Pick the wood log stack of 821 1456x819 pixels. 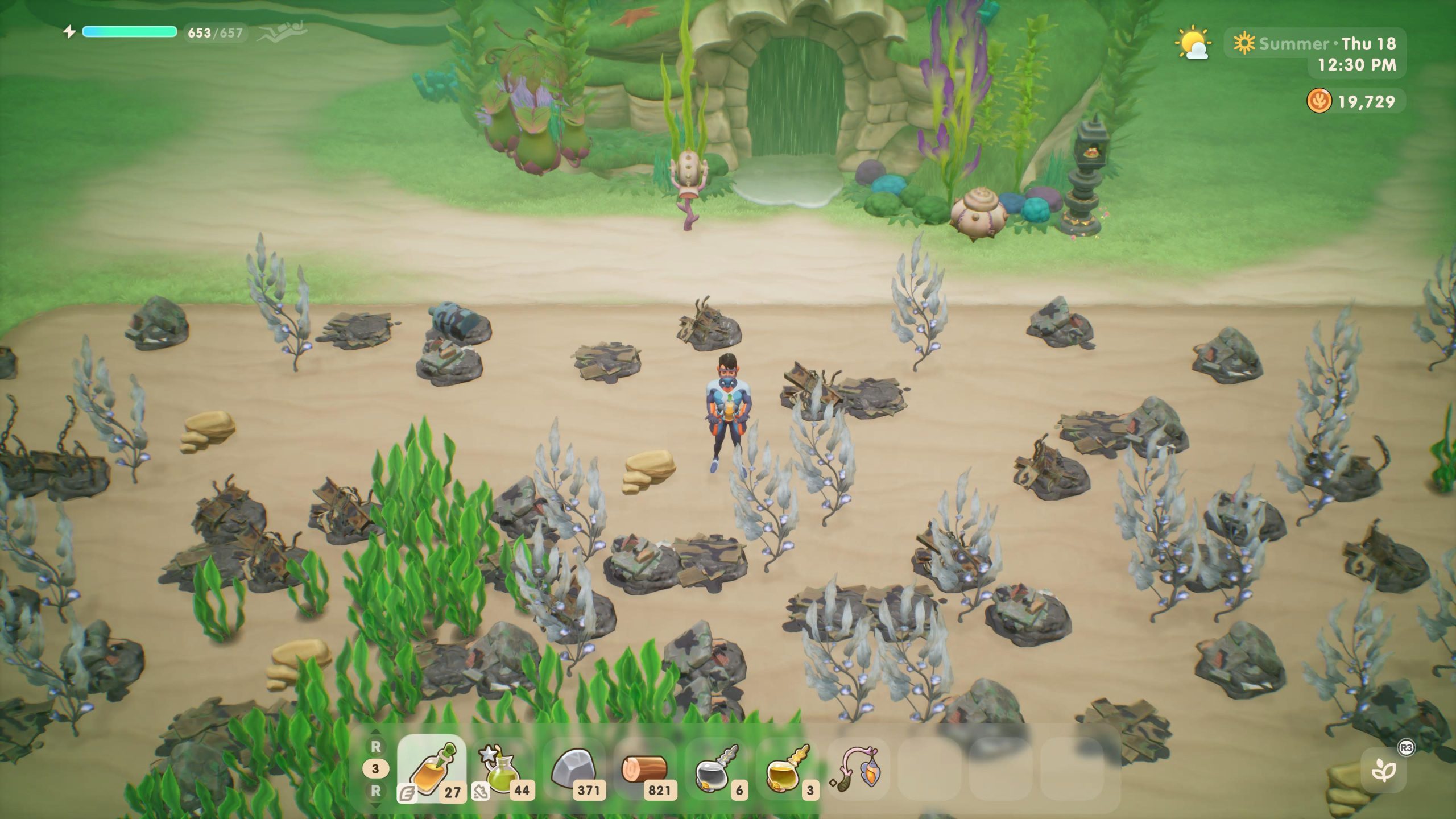click(645, 769)
